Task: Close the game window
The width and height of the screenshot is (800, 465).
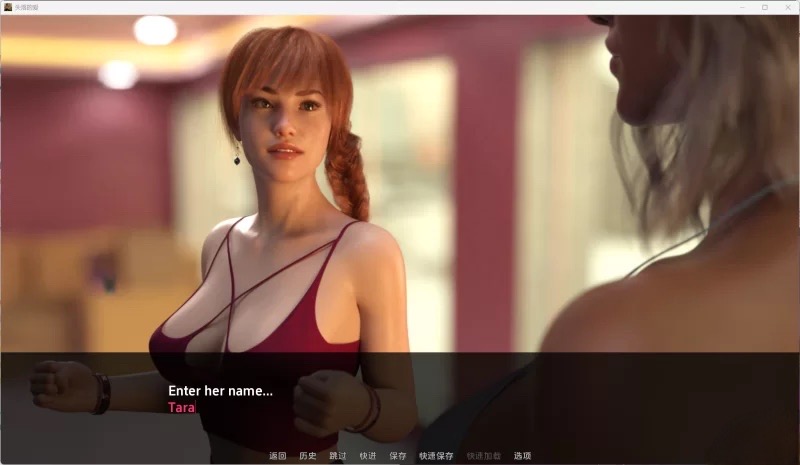Action: (786, 7)
